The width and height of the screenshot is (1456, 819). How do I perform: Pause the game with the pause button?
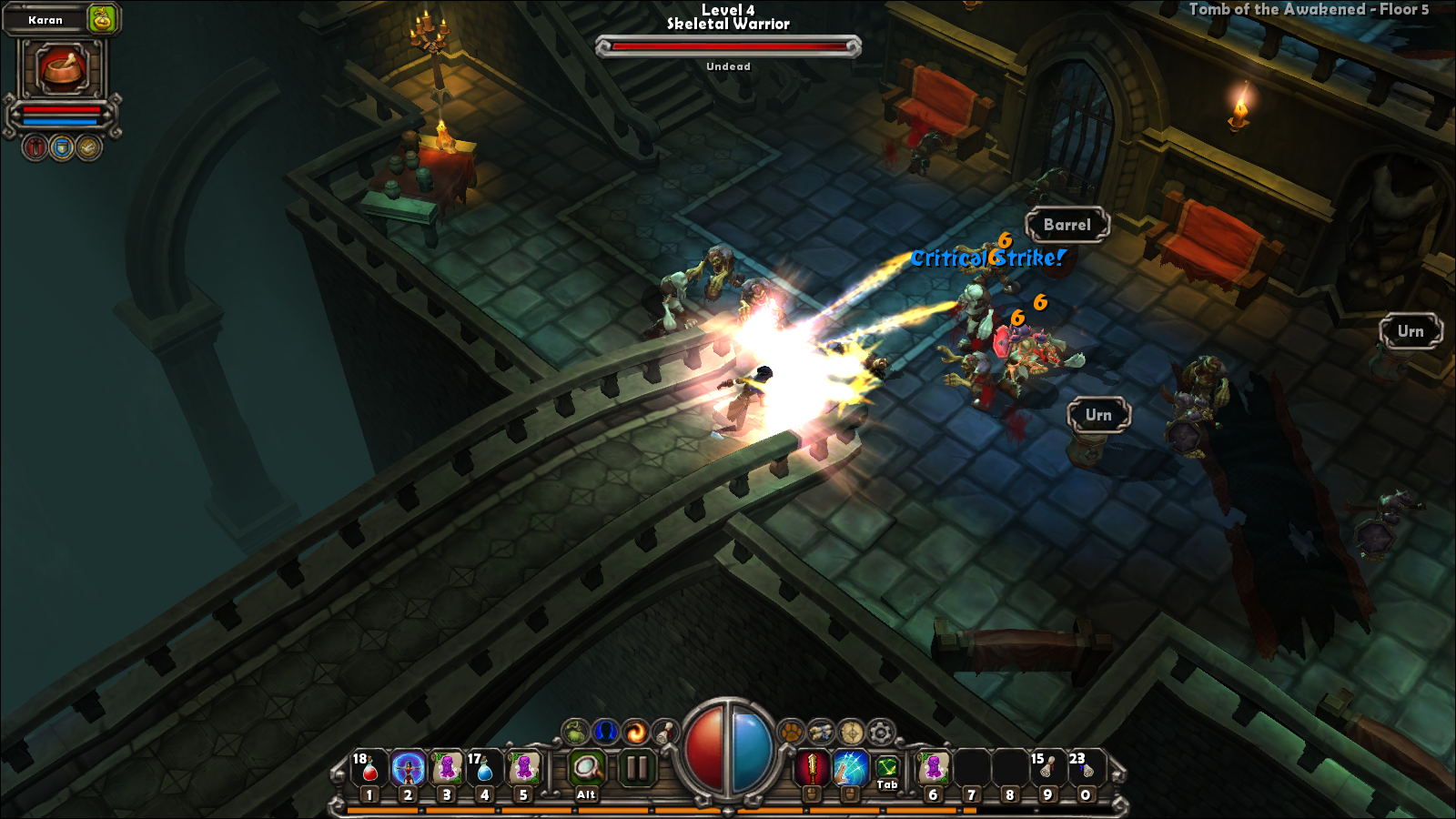coord(637,769)
